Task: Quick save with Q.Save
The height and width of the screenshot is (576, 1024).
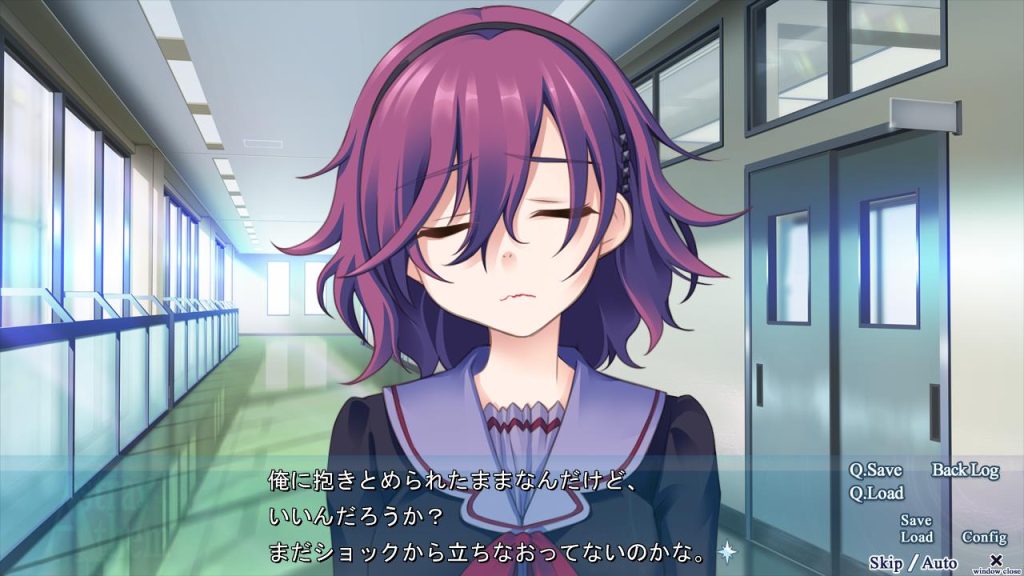Action: pos(875,470)
